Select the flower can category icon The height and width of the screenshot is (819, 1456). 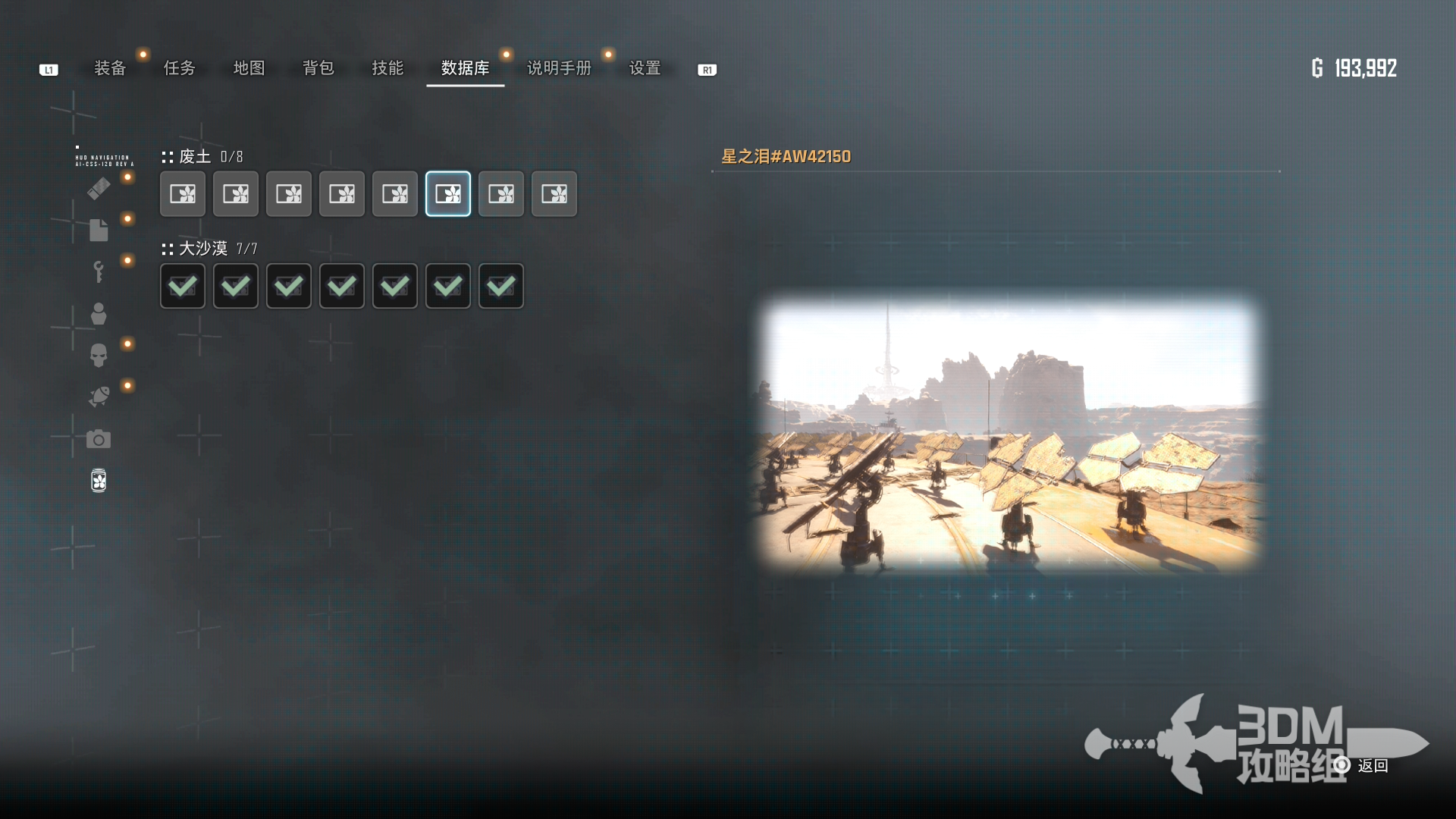tap(99, 481)
